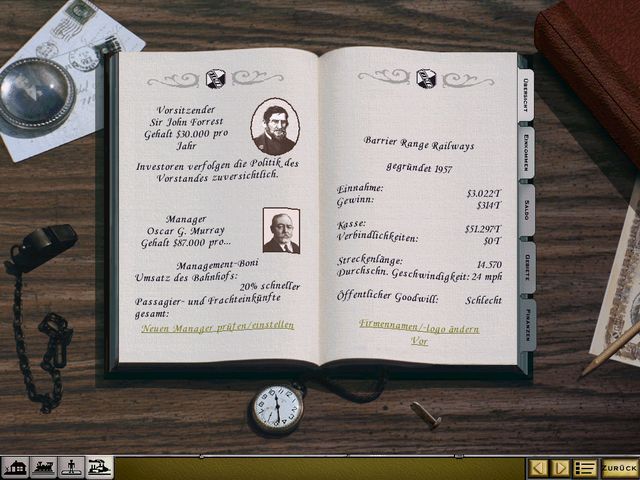Go to previous page with left arrow
640x480 pixels.
click(539, 467)
